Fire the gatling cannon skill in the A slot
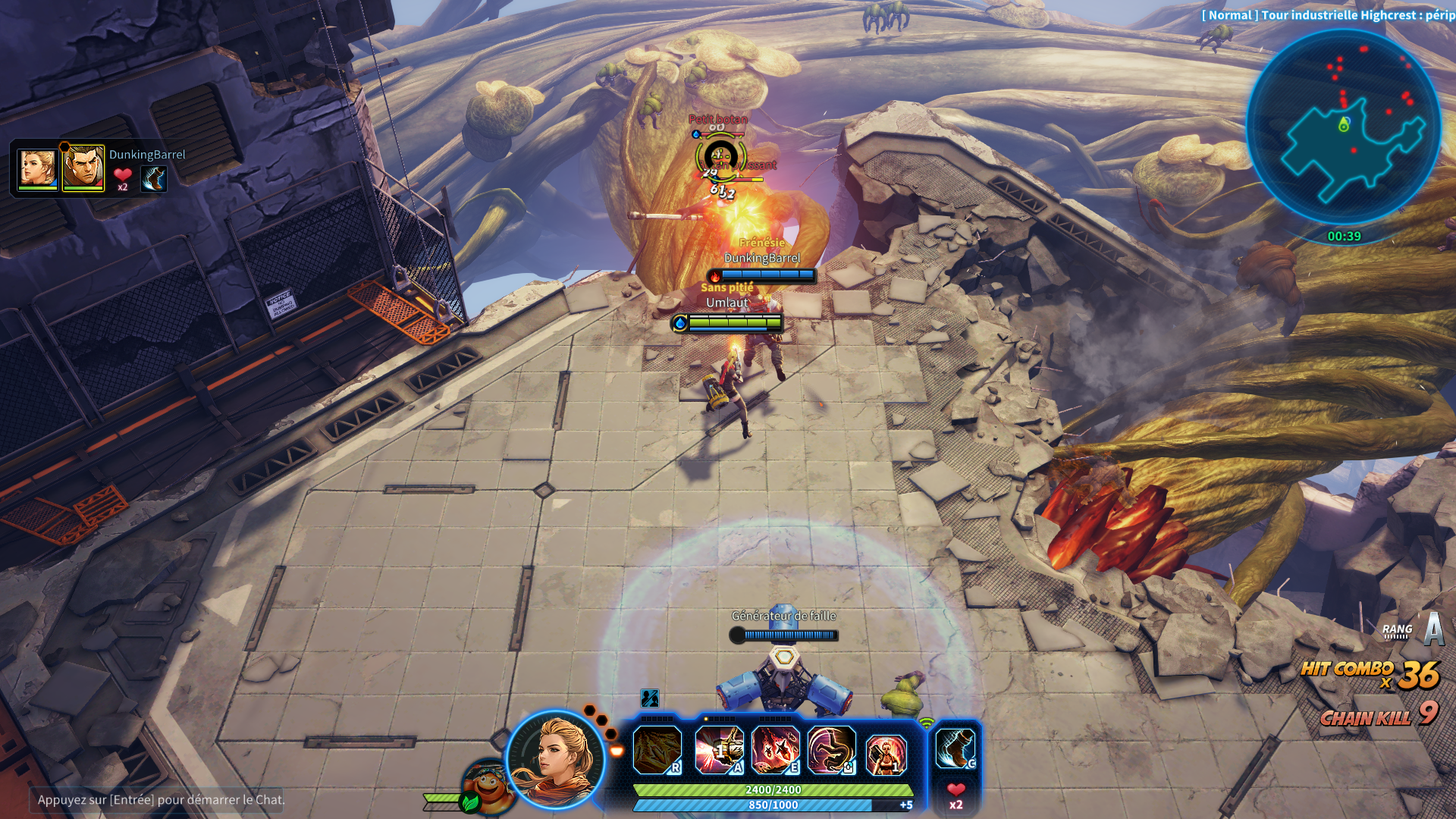 click(719, 749)
